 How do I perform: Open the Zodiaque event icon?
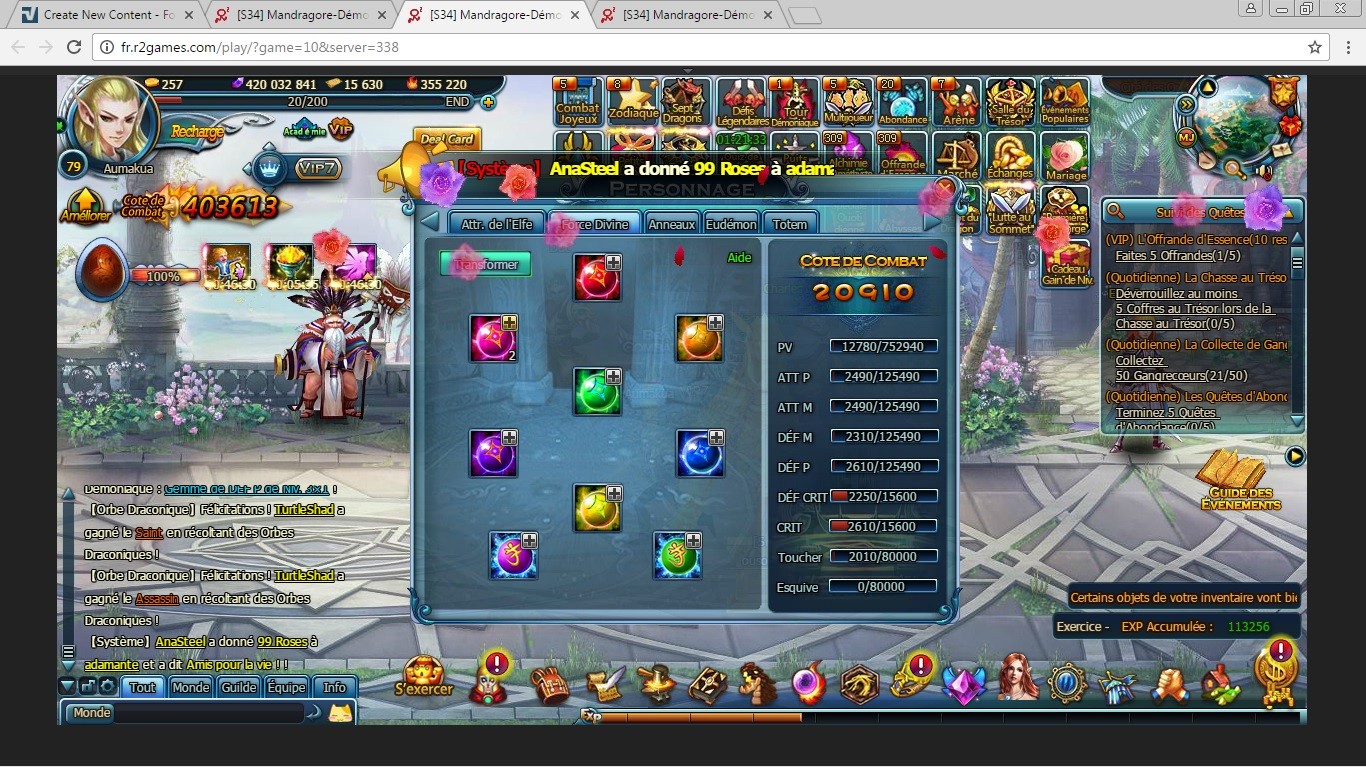coord(634,101)
